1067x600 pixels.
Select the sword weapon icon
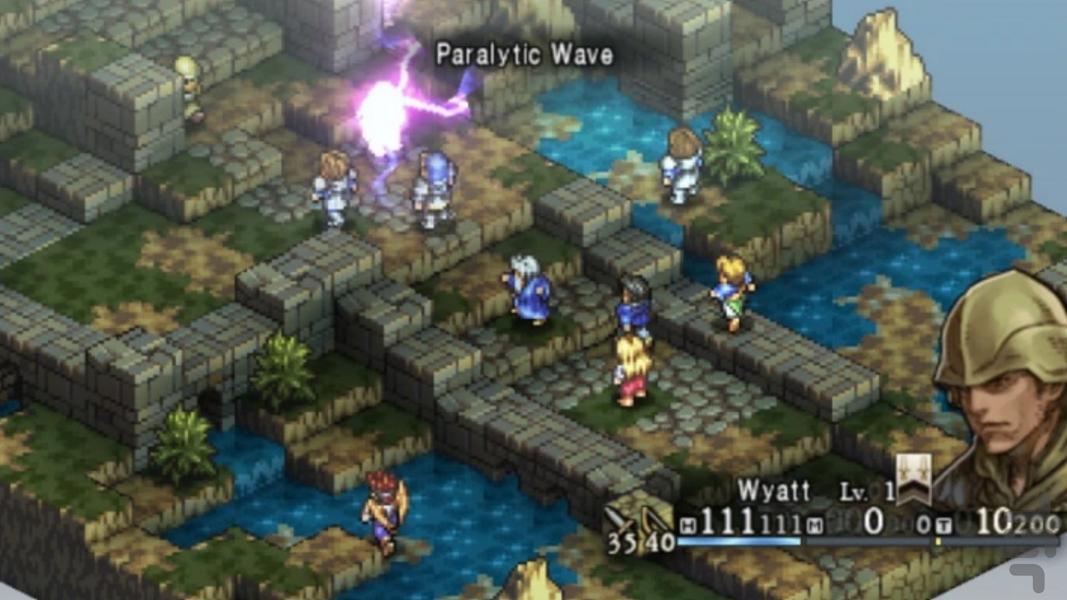click(x=622, y=518)
